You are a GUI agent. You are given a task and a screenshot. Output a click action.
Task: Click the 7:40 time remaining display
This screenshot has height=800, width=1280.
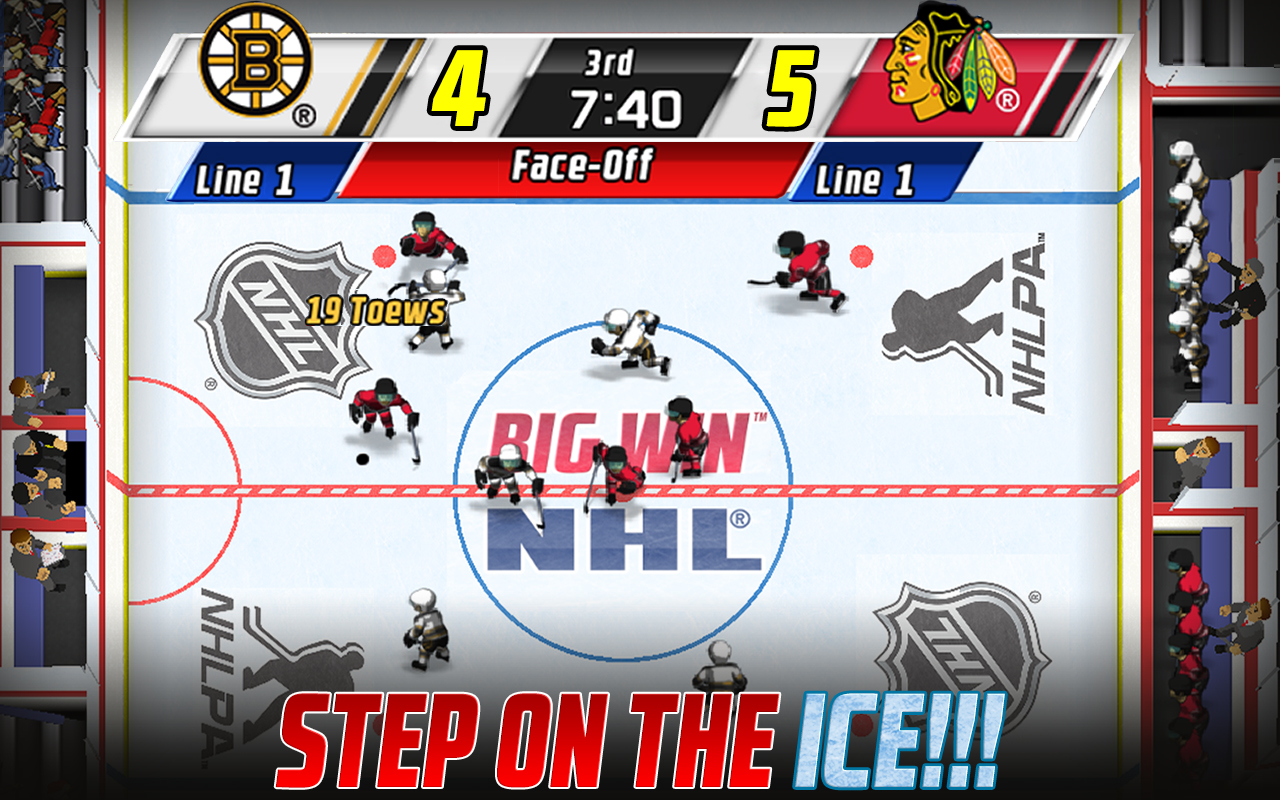click(x=625, y=107)
